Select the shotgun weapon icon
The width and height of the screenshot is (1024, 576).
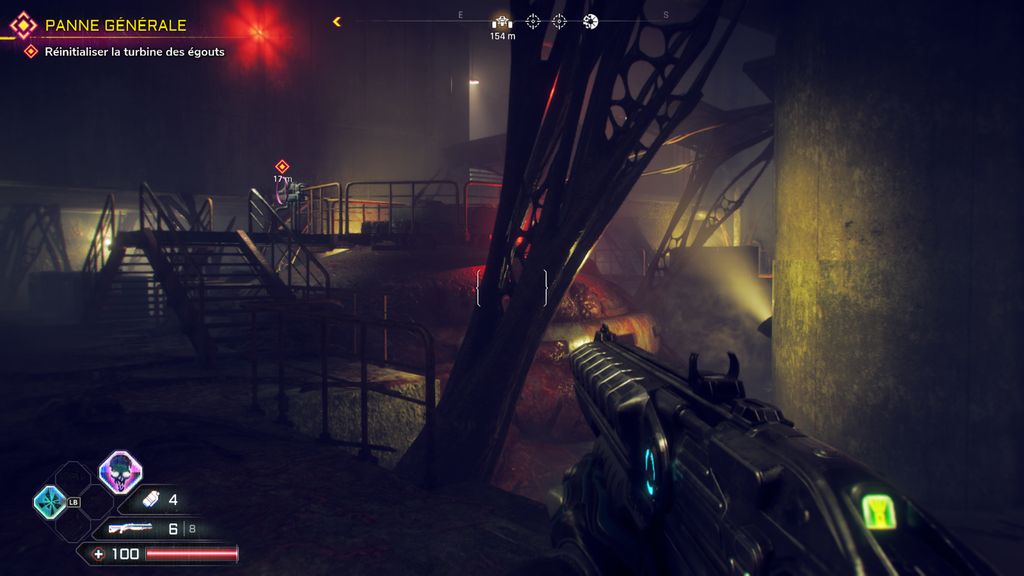pyautogui.click(x=129, y=528)
